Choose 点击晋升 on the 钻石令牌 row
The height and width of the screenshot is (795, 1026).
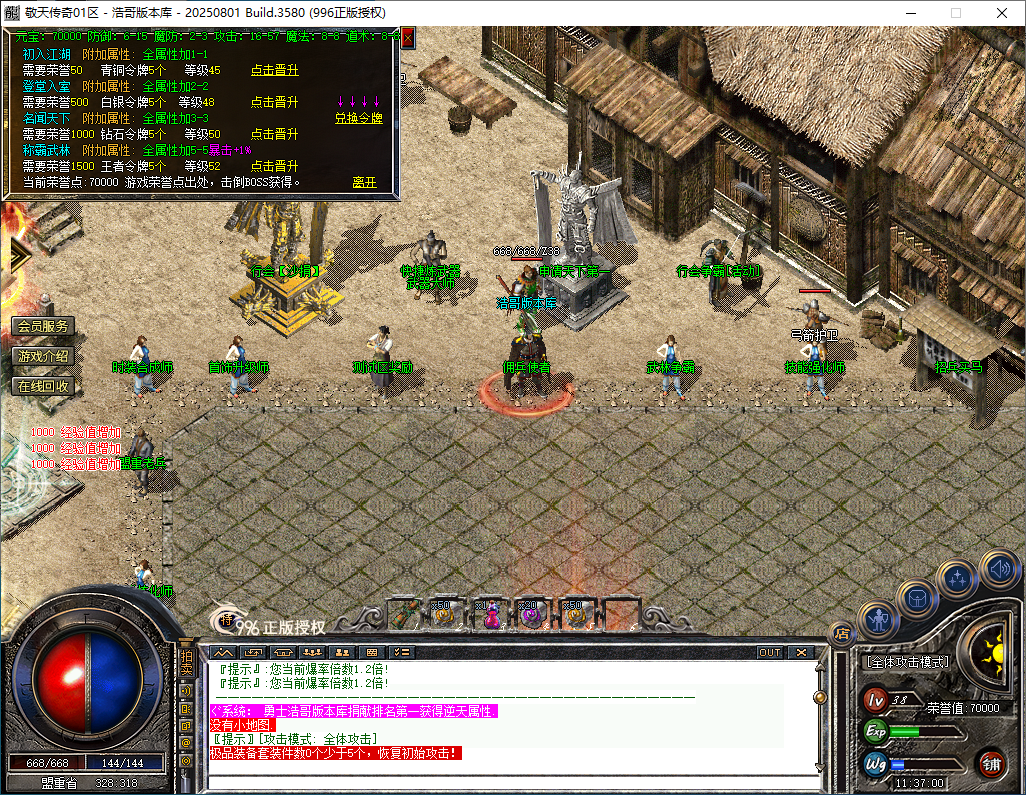pos(274,134)
